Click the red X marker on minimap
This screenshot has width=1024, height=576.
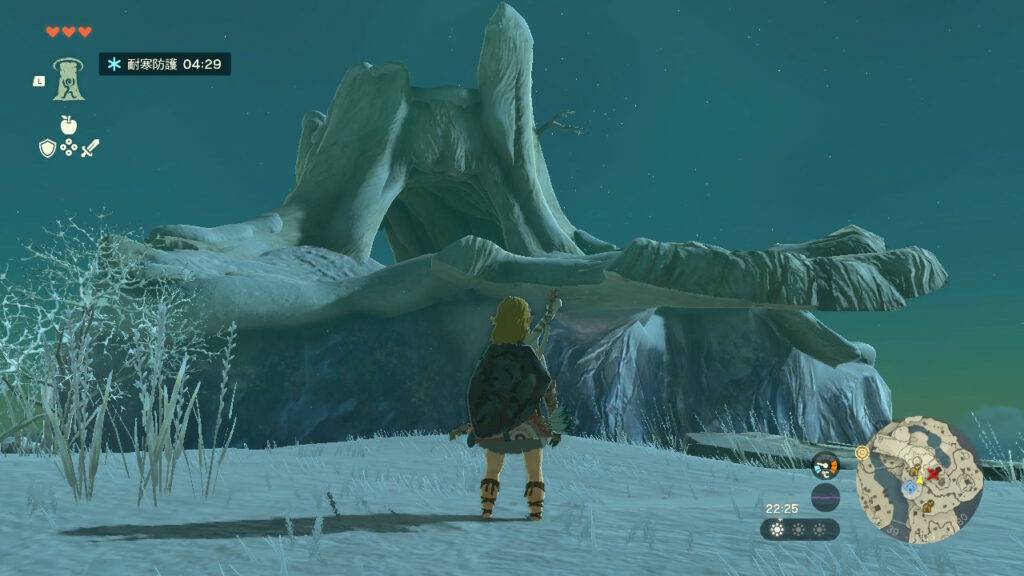(934, 473)
